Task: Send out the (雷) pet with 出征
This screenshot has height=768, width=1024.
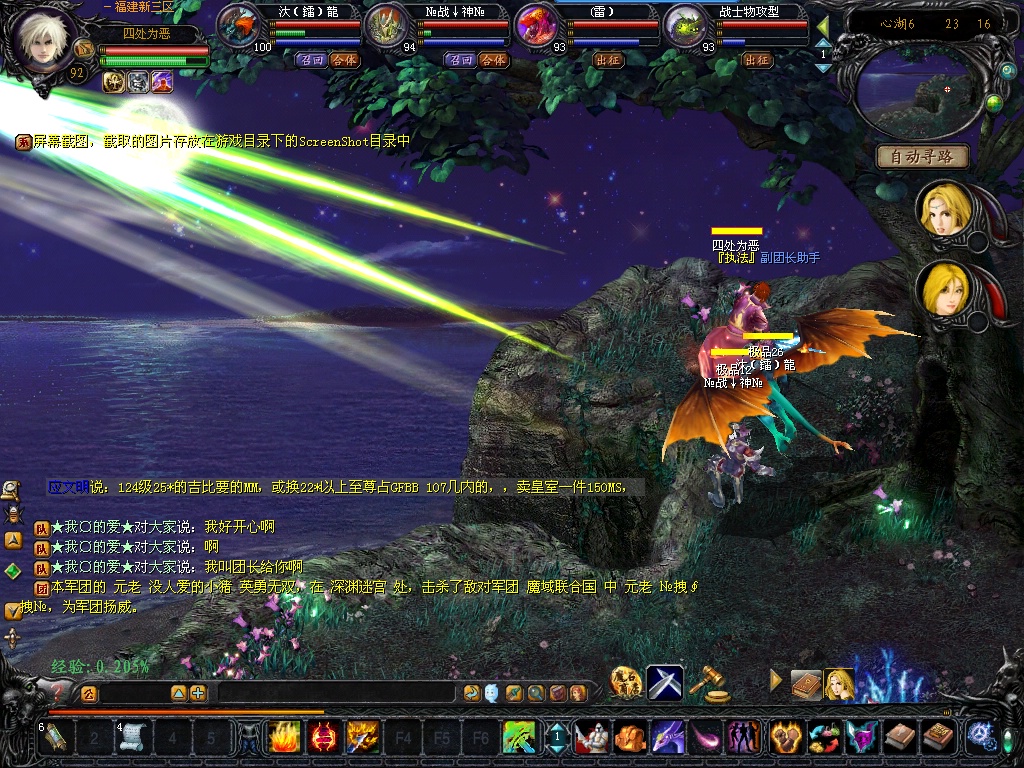Action: coord(608,60)
